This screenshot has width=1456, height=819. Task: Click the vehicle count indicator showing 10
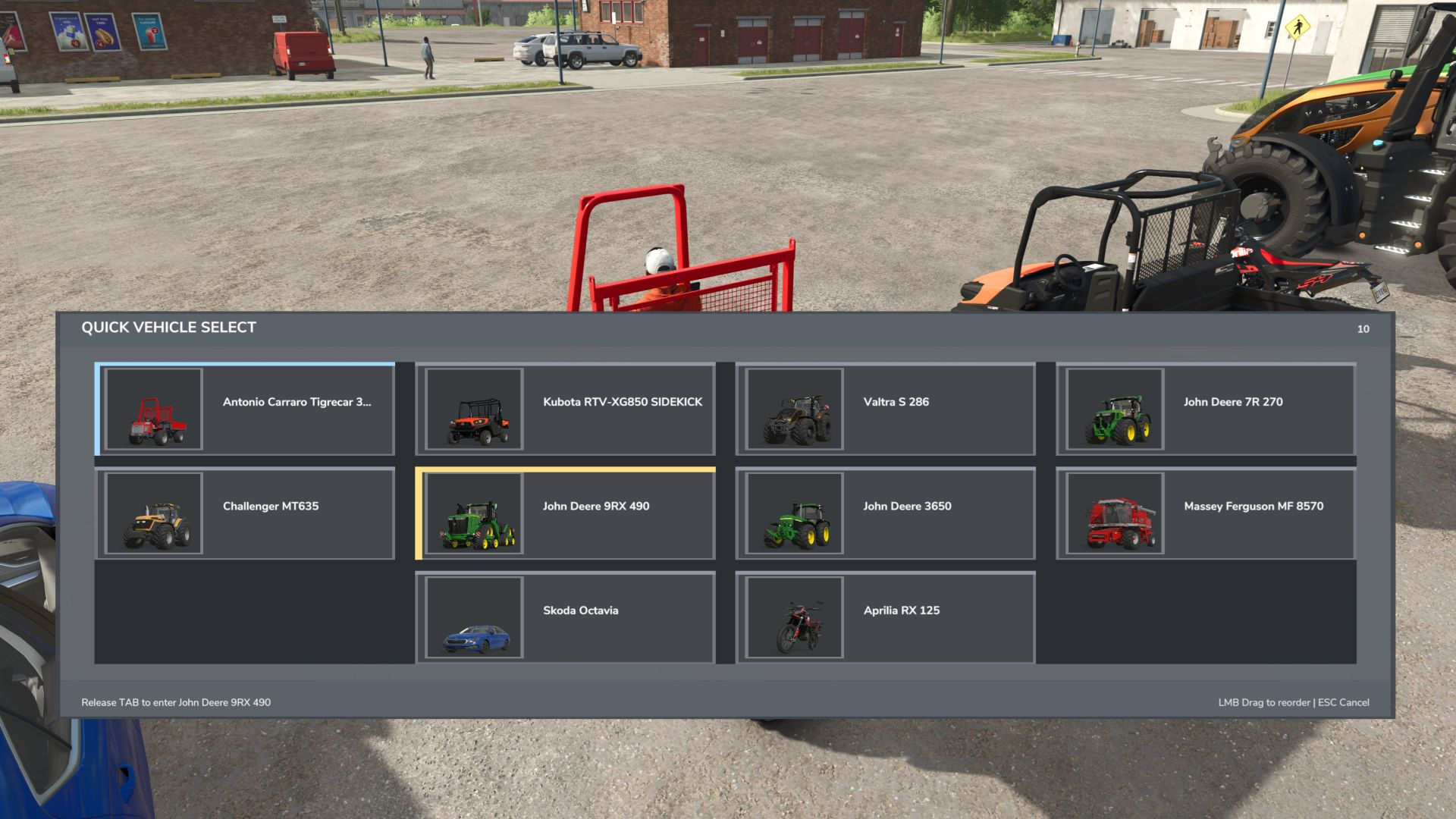click(x=1363, y=329)
